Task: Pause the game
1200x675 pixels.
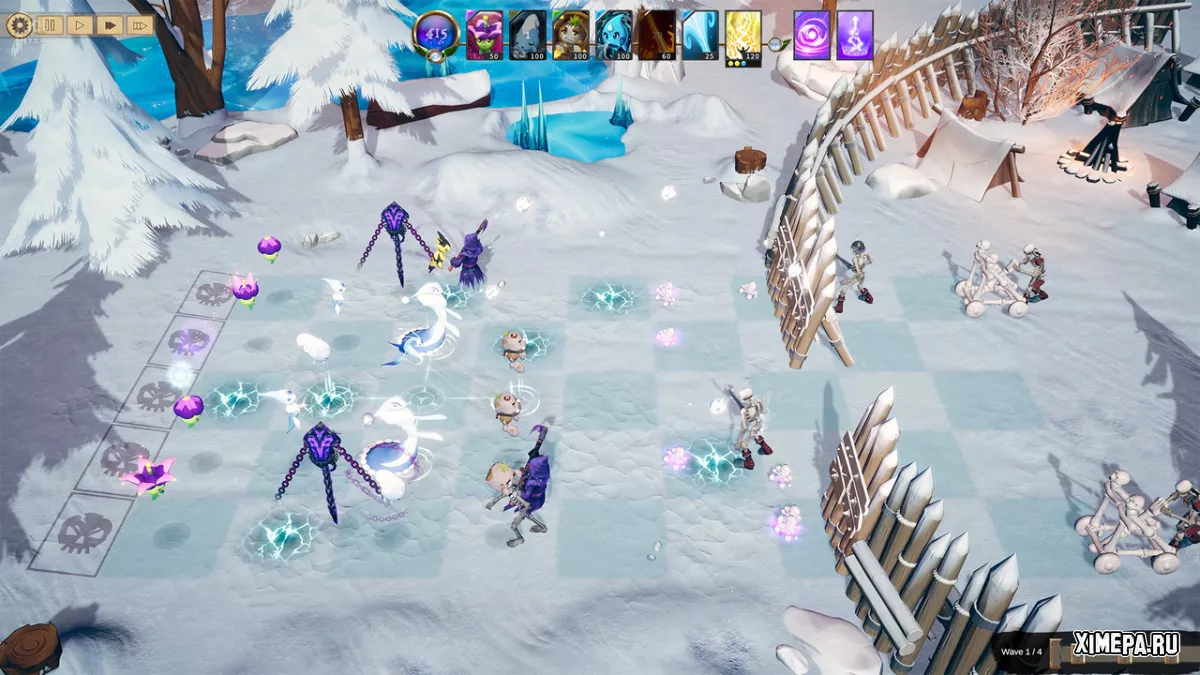Action: [50, 25]
